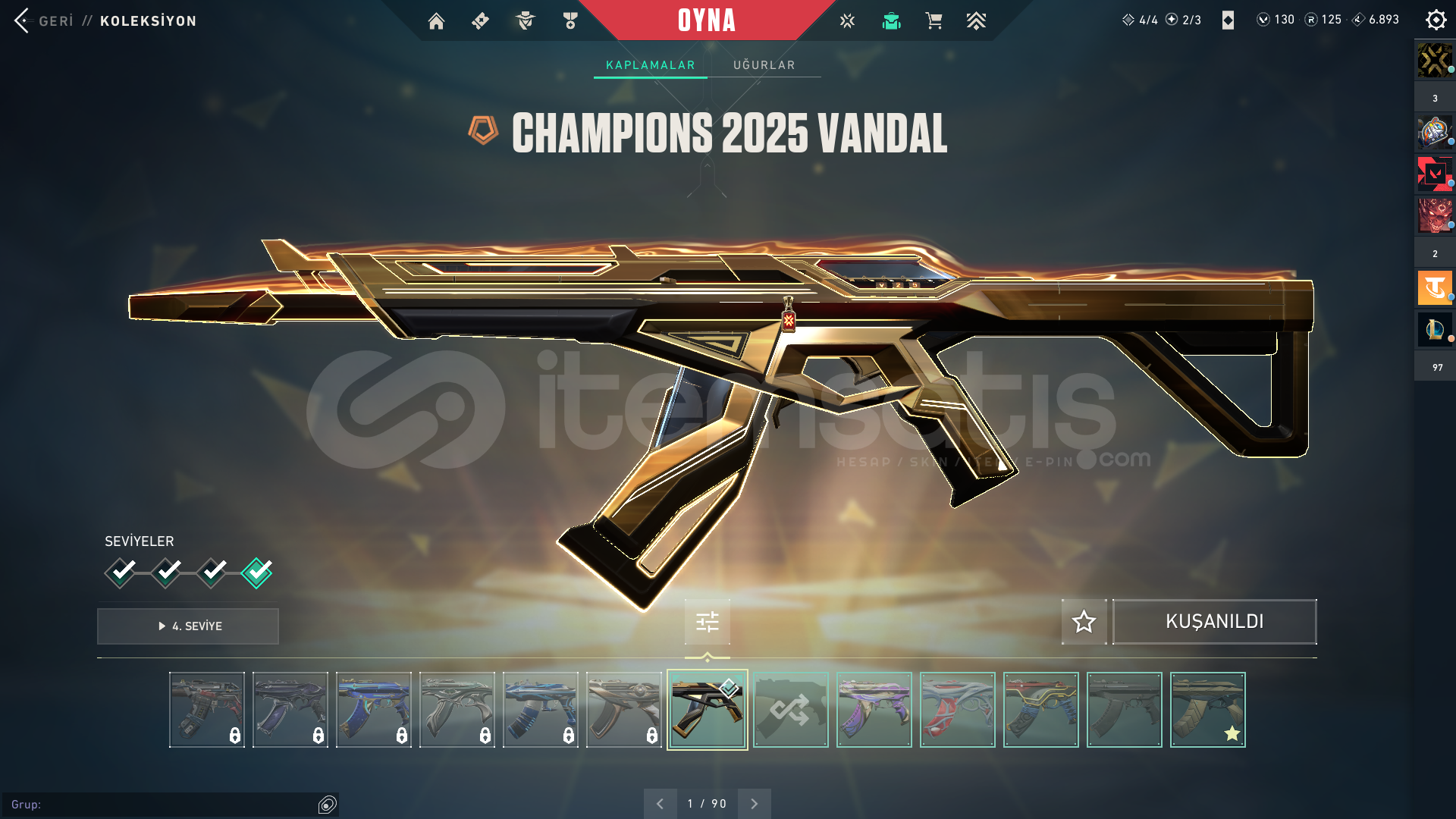Open the Collection backpack icon
The image size is (1456, 819).
coord(891,20)
